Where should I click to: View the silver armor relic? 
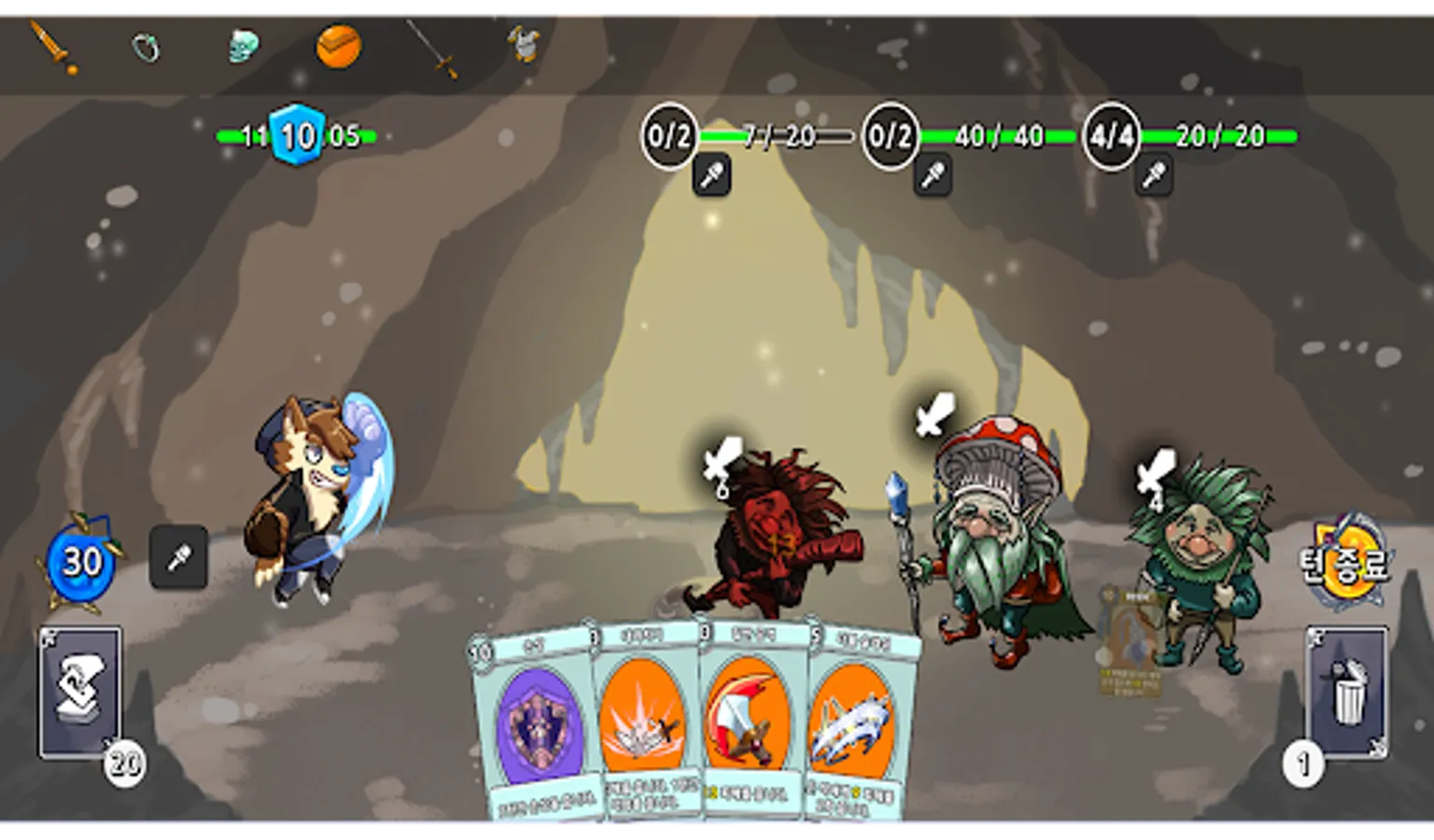(526, 44)
